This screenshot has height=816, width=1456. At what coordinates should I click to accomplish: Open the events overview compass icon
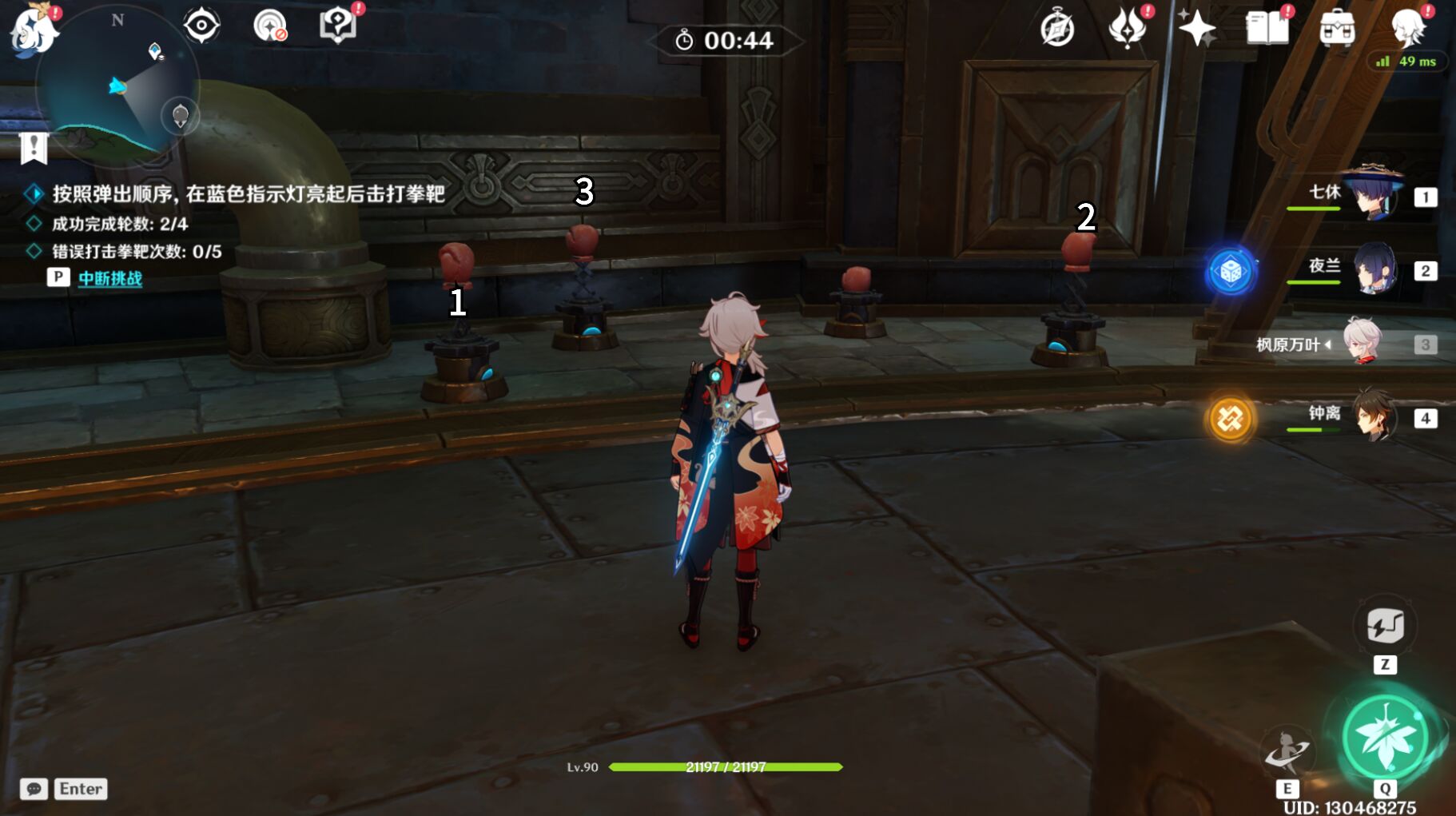1057,30
